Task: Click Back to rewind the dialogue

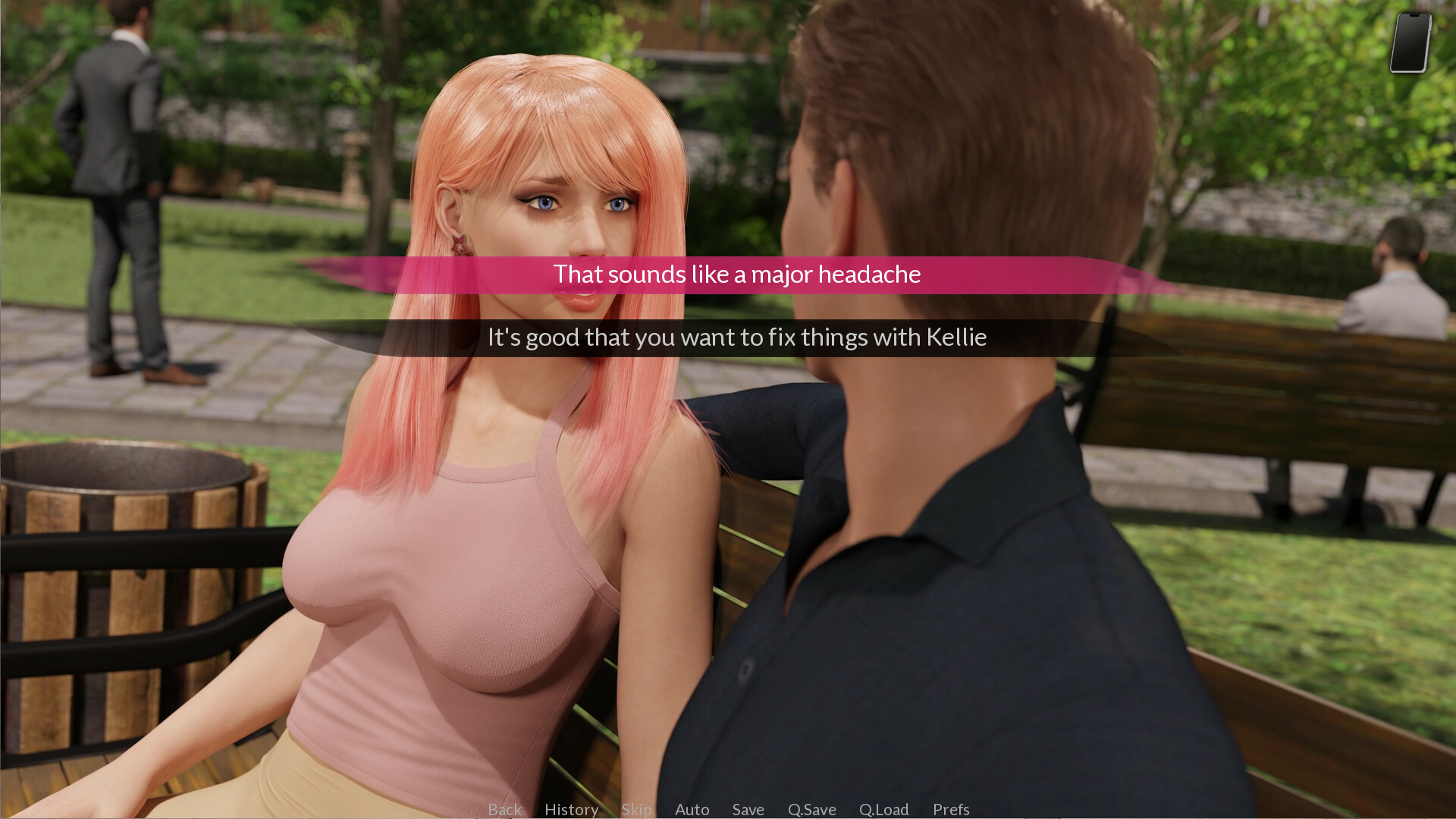Action: tap(505, 809)
